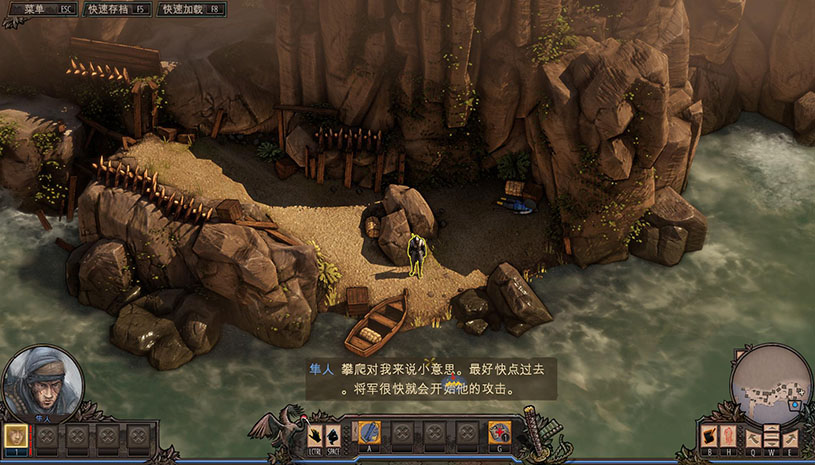
Task: Click the 快速存档 quick save button
Action: pyautogui.click(x=115, y=8)
